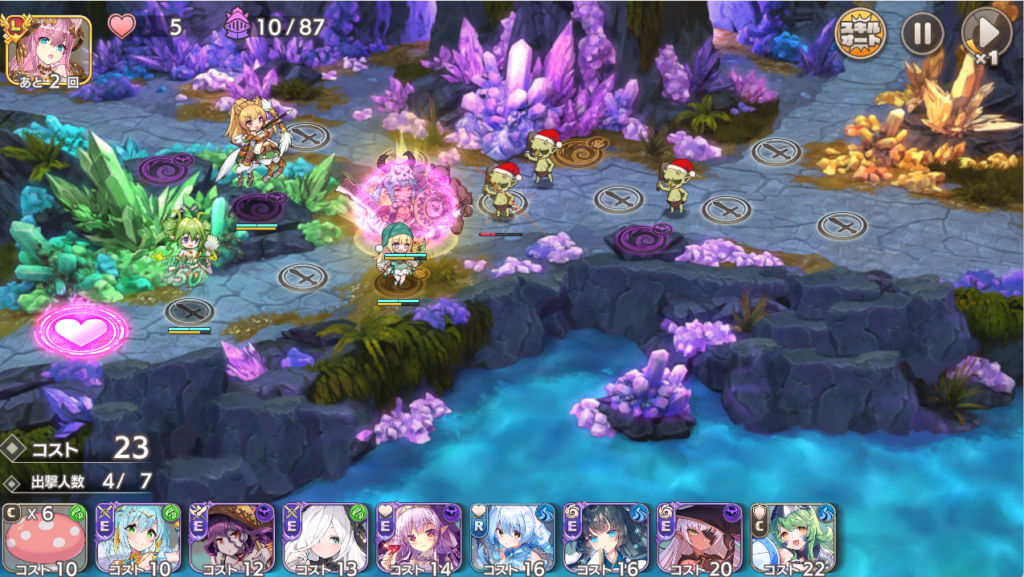Choose the lavender-haired unit costing 14
The width and height of the screenshot is (1024, 577).
[x=419, y=538]
